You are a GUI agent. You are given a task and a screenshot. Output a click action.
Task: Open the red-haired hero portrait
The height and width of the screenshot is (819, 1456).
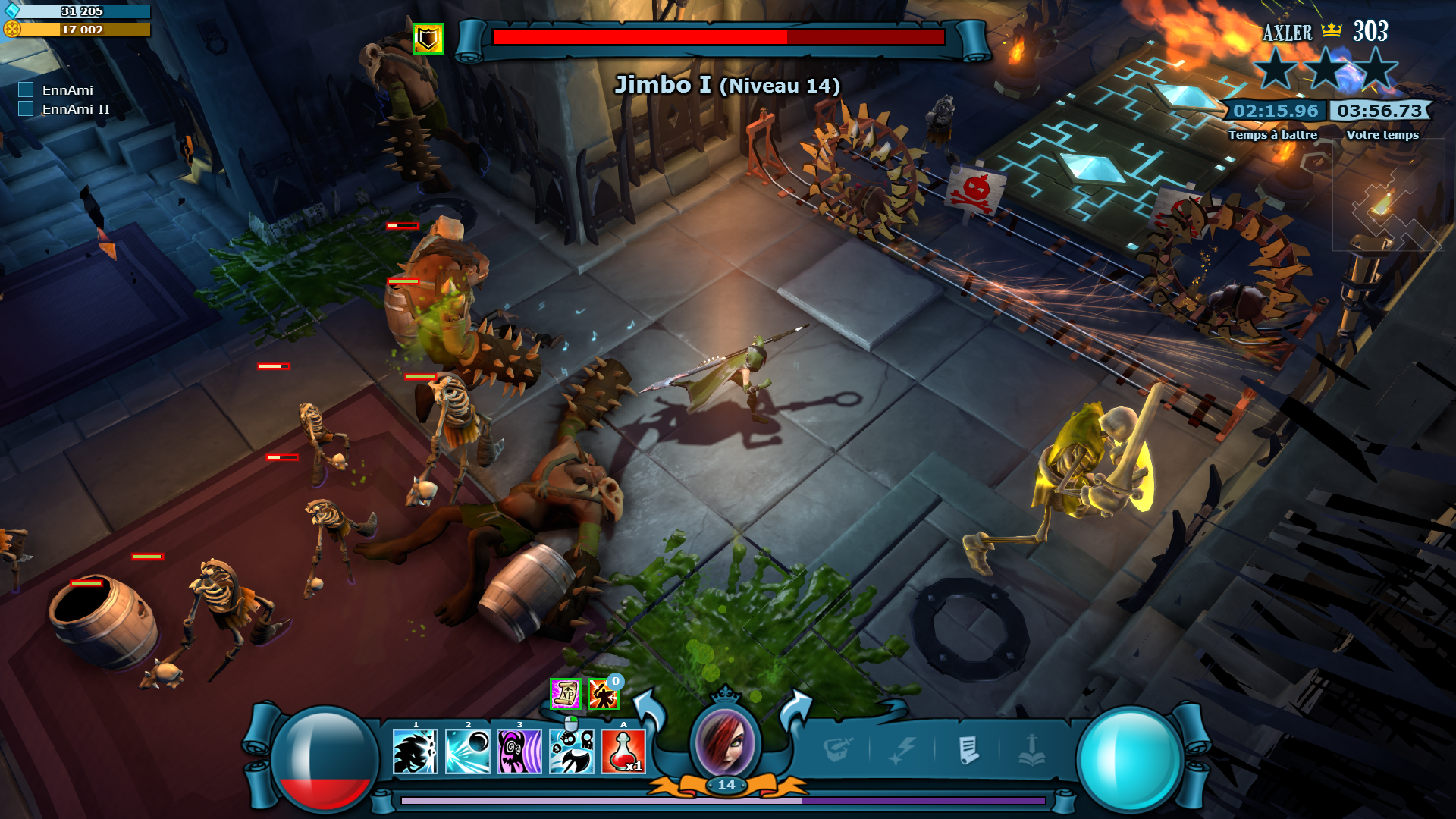(726, 742)
